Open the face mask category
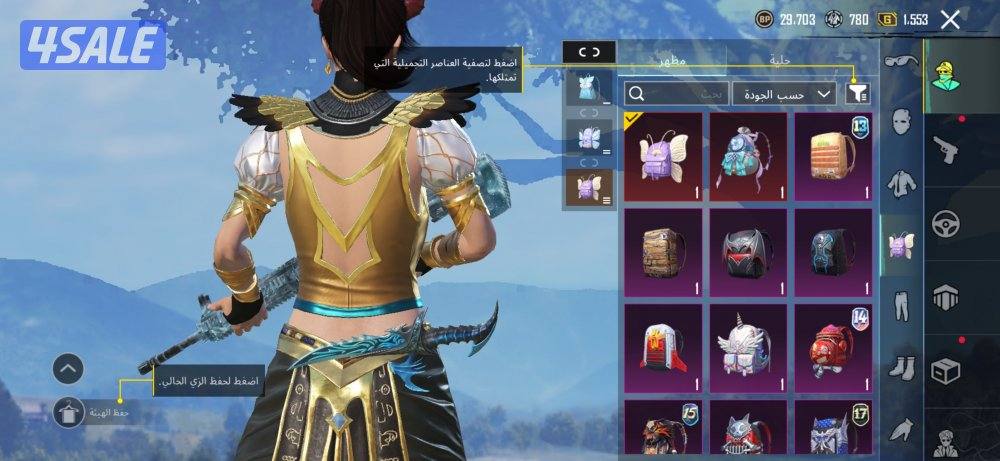Screen dimensions: 1000x461 coord(902,122)
